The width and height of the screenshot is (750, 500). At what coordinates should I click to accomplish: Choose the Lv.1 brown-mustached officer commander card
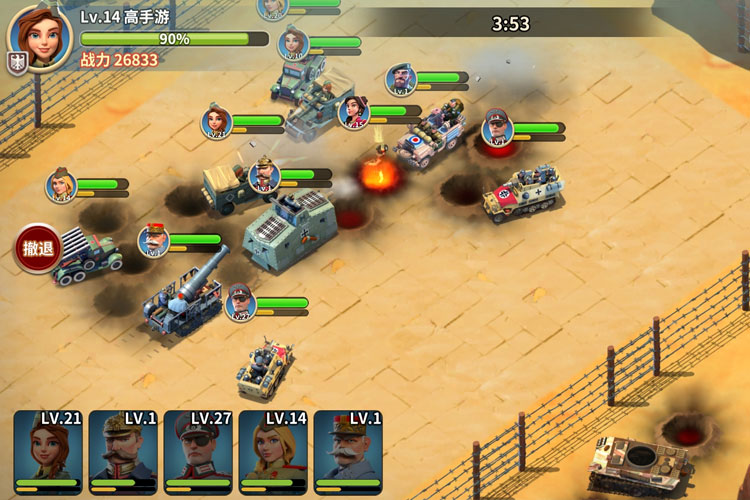click(x=124, y=451)
